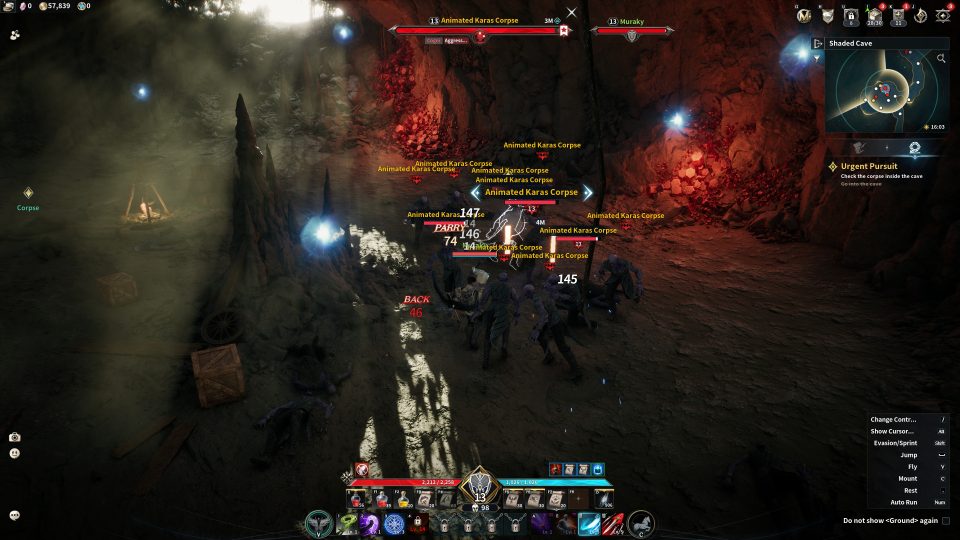The height and width of the screenshot is (540, 960).
Task: Activate the red blade skill
Action: [x=613, y=523]
